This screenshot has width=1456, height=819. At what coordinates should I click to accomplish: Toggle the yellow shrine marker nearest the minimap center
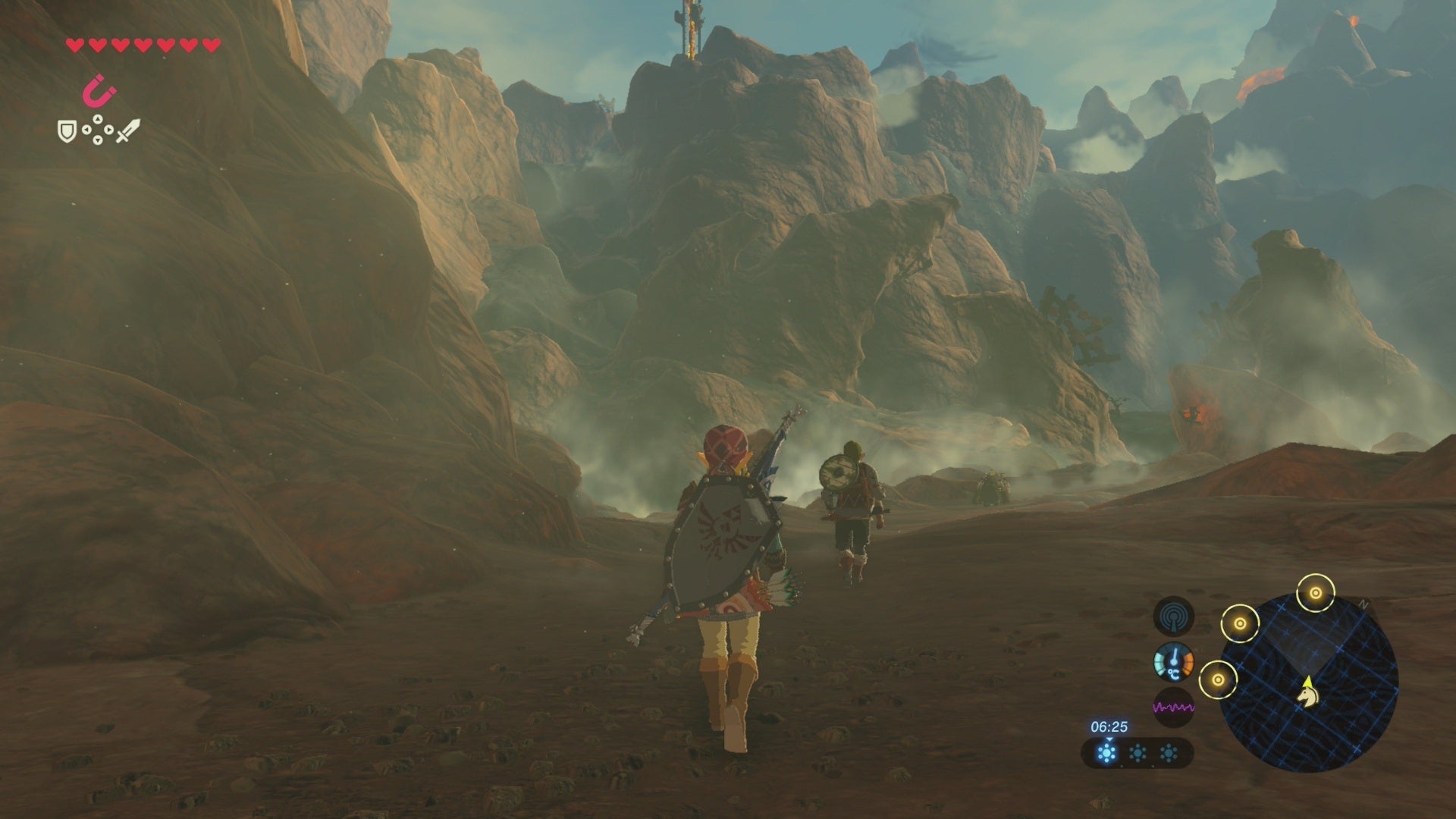click(x=1241, y=623)
